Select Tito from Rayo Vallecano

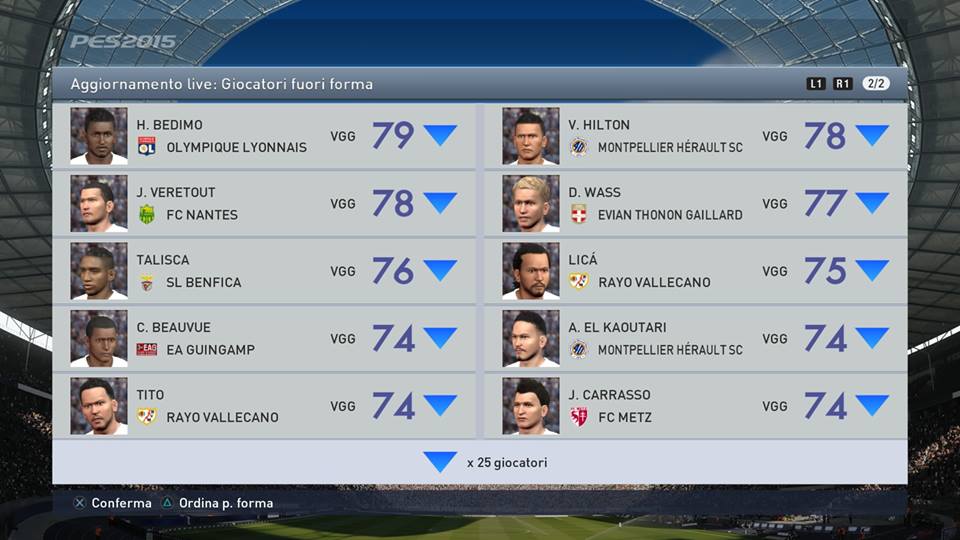tap(264, 406)
